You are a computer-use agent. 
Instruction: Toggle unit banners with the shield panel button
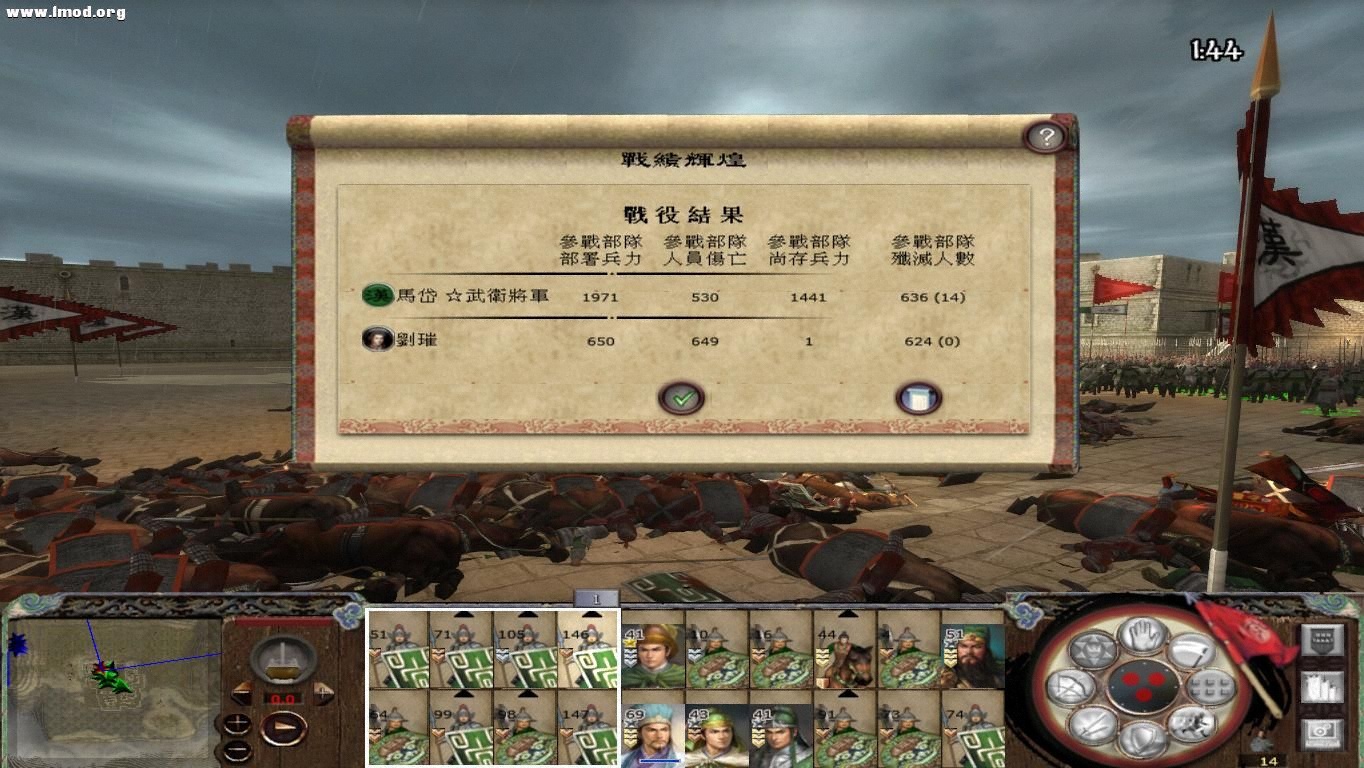(1322, 640)
